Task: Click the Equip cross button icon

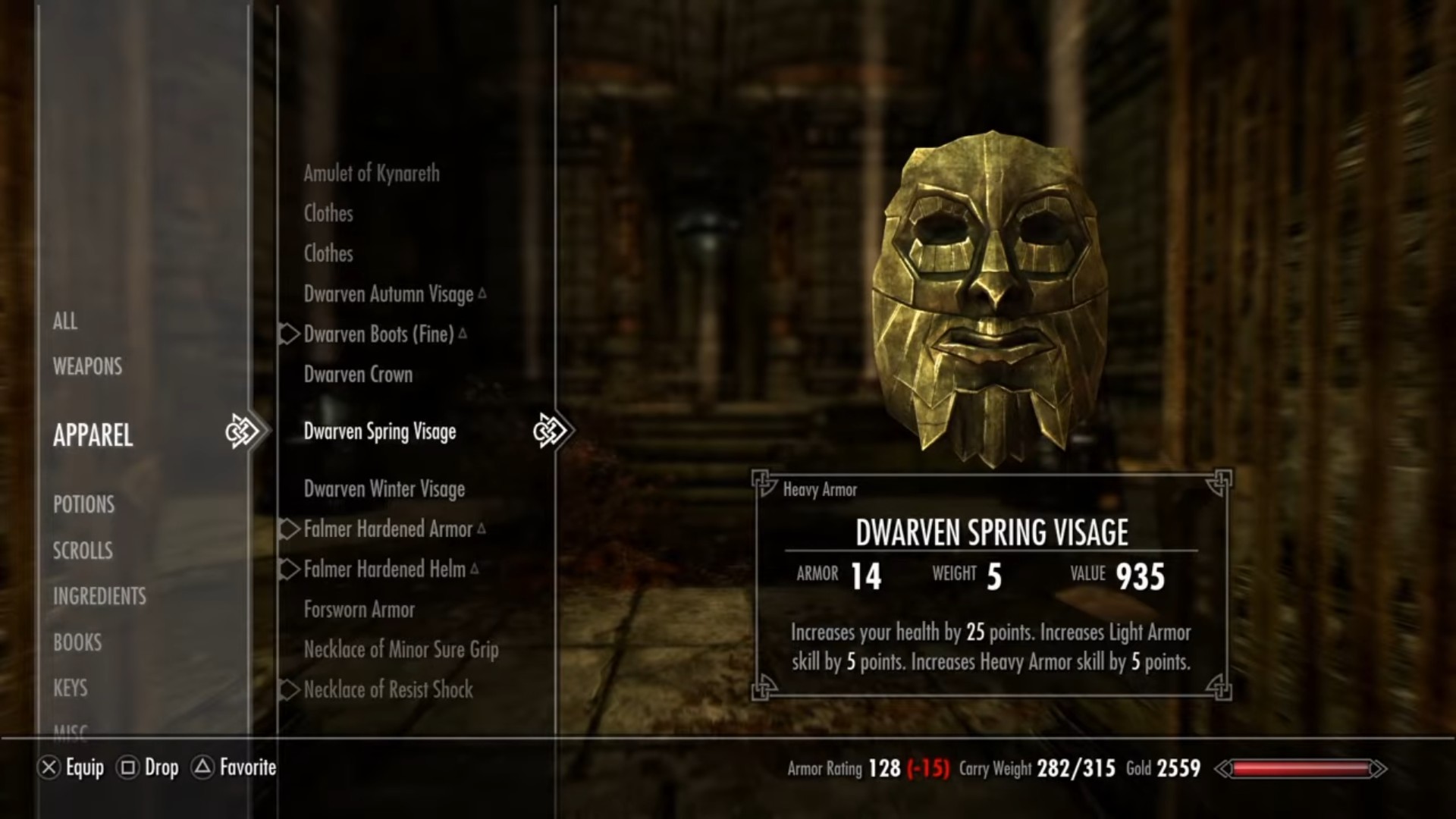Action: pyautogui.click(x=49, y=767)
